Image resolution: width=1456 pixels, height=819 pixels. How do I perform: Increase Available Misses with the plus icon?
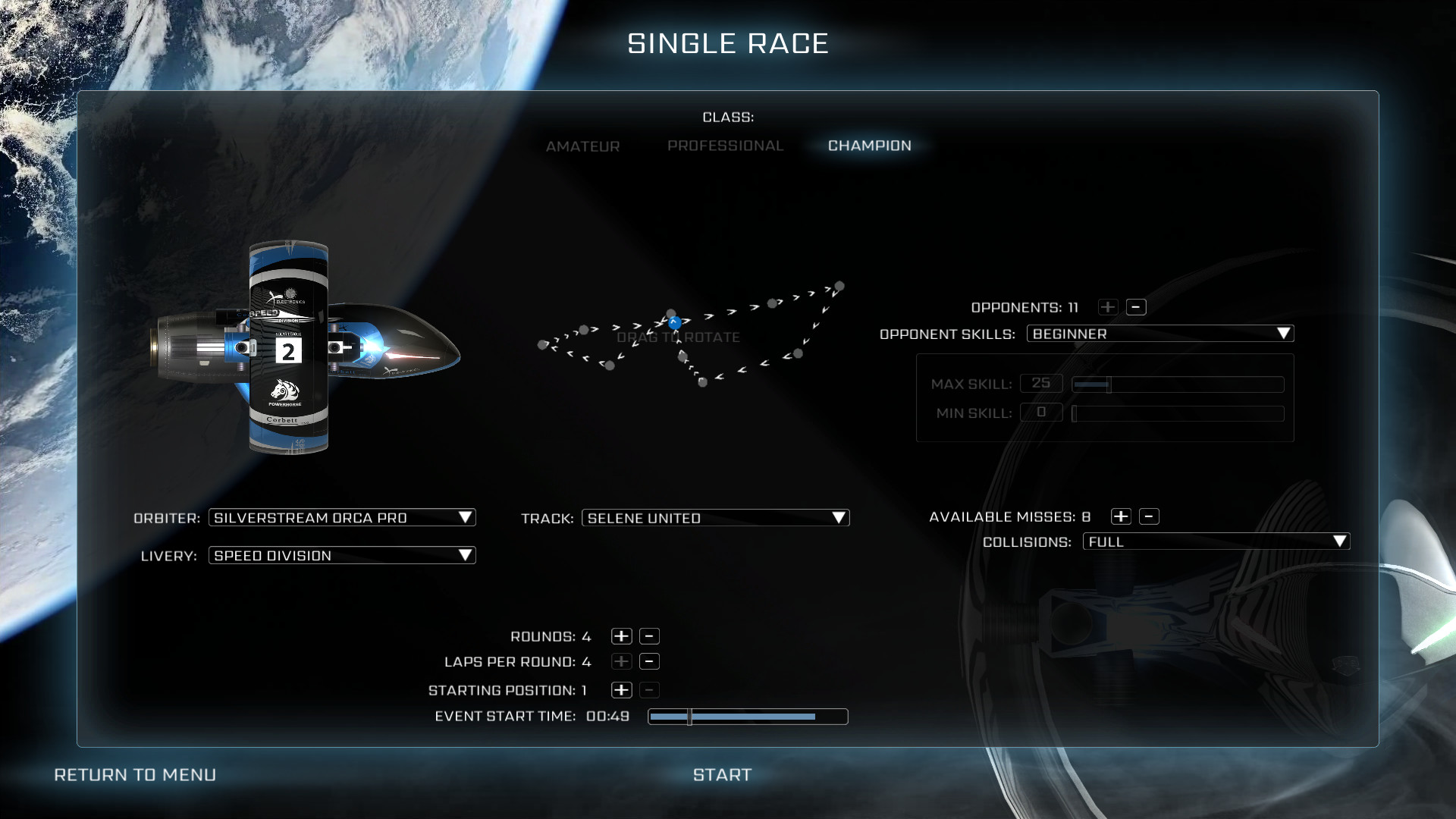coord(1121,516)
